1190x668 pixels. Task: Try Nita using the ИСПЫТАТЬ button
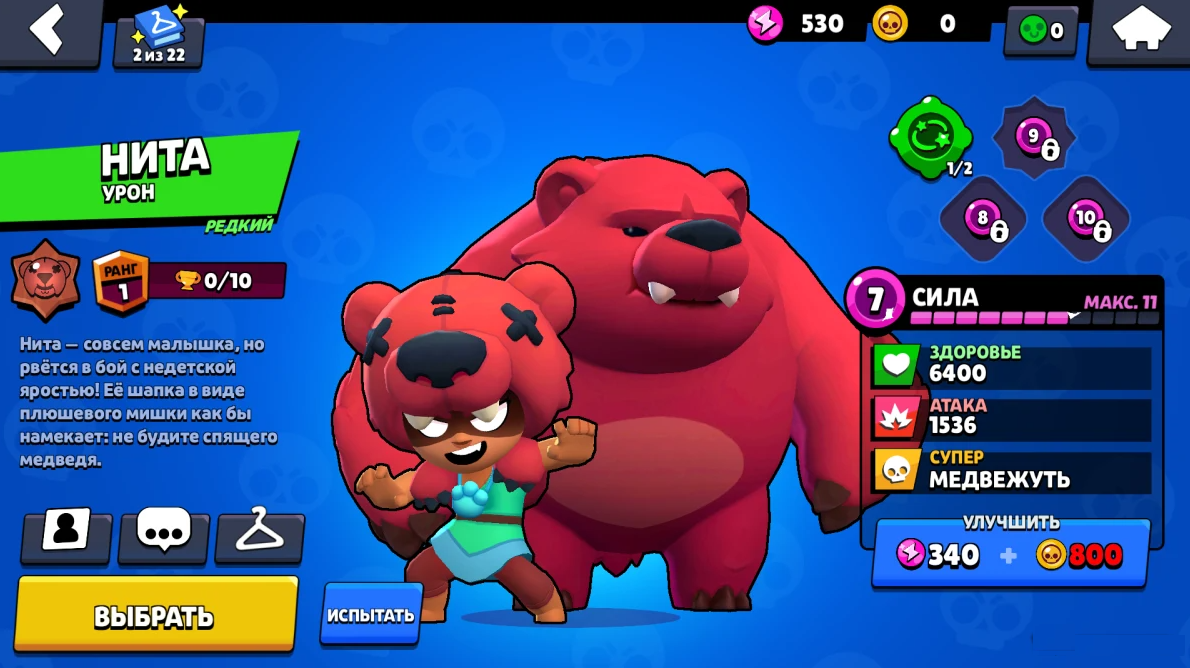pos(371,614)
